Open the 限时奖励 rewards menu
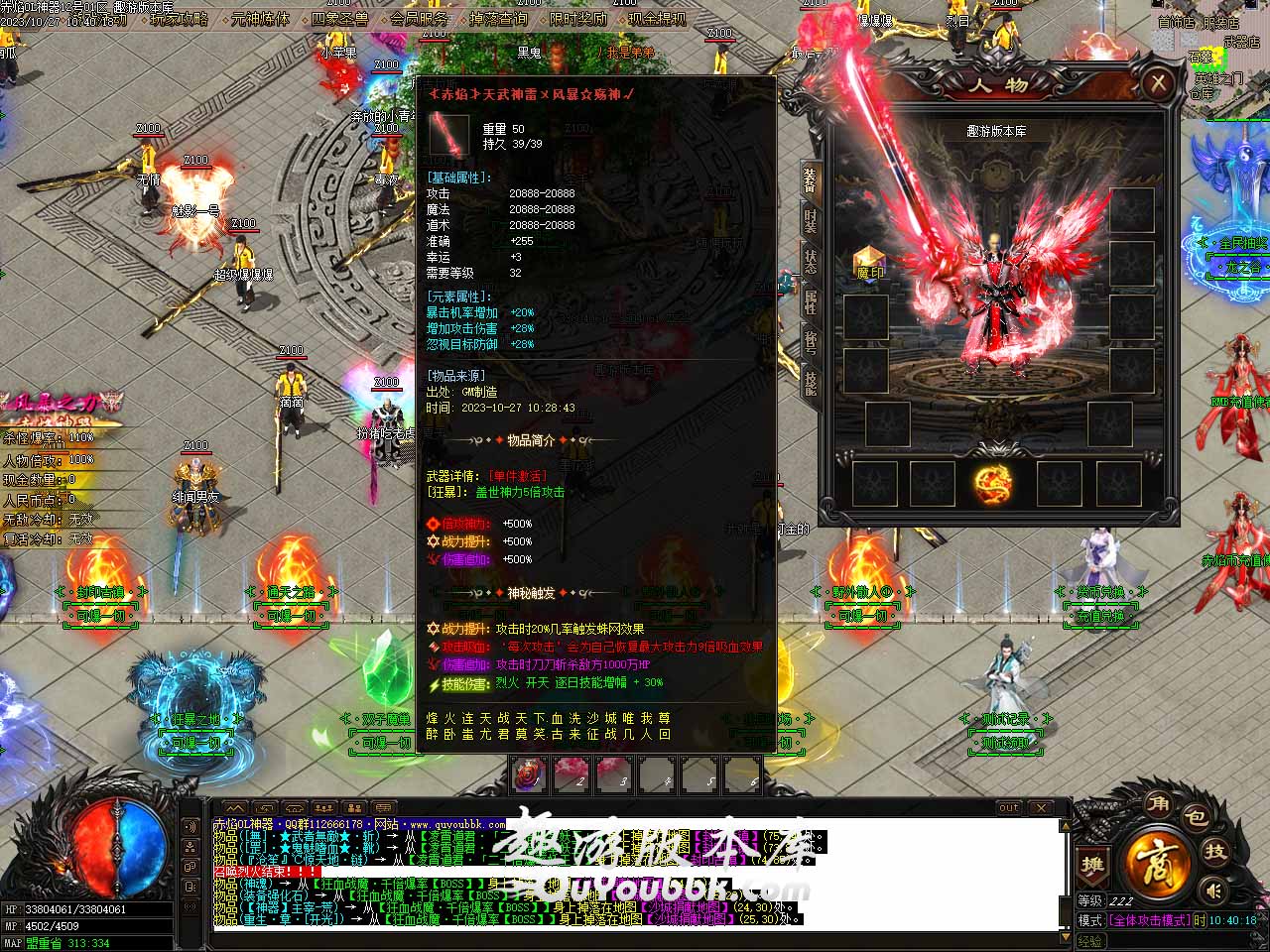The width and height of the screenshot is (1270, 952). point(577,18)
